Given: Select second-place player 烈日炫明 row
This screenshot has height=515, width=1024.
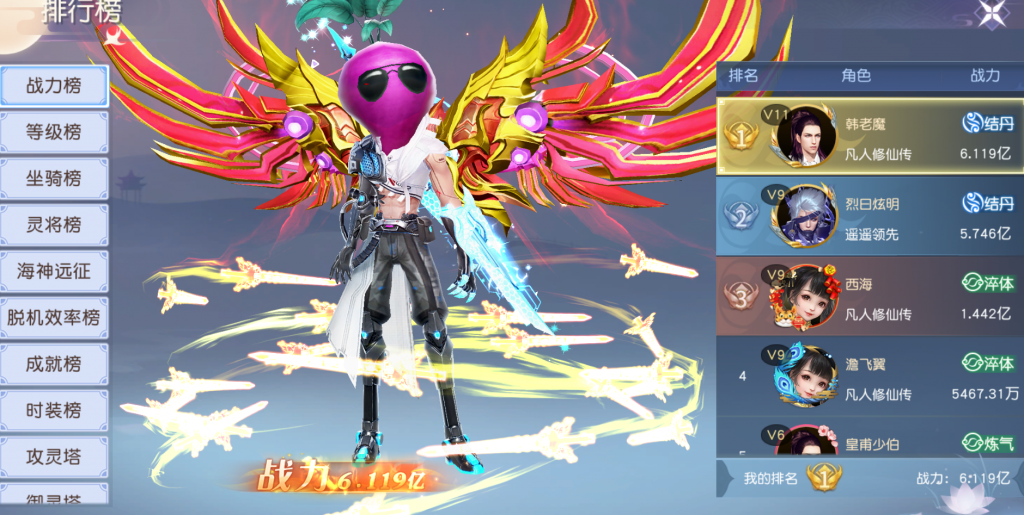Looking at the screenshot, I should click(x=870, y=216).
